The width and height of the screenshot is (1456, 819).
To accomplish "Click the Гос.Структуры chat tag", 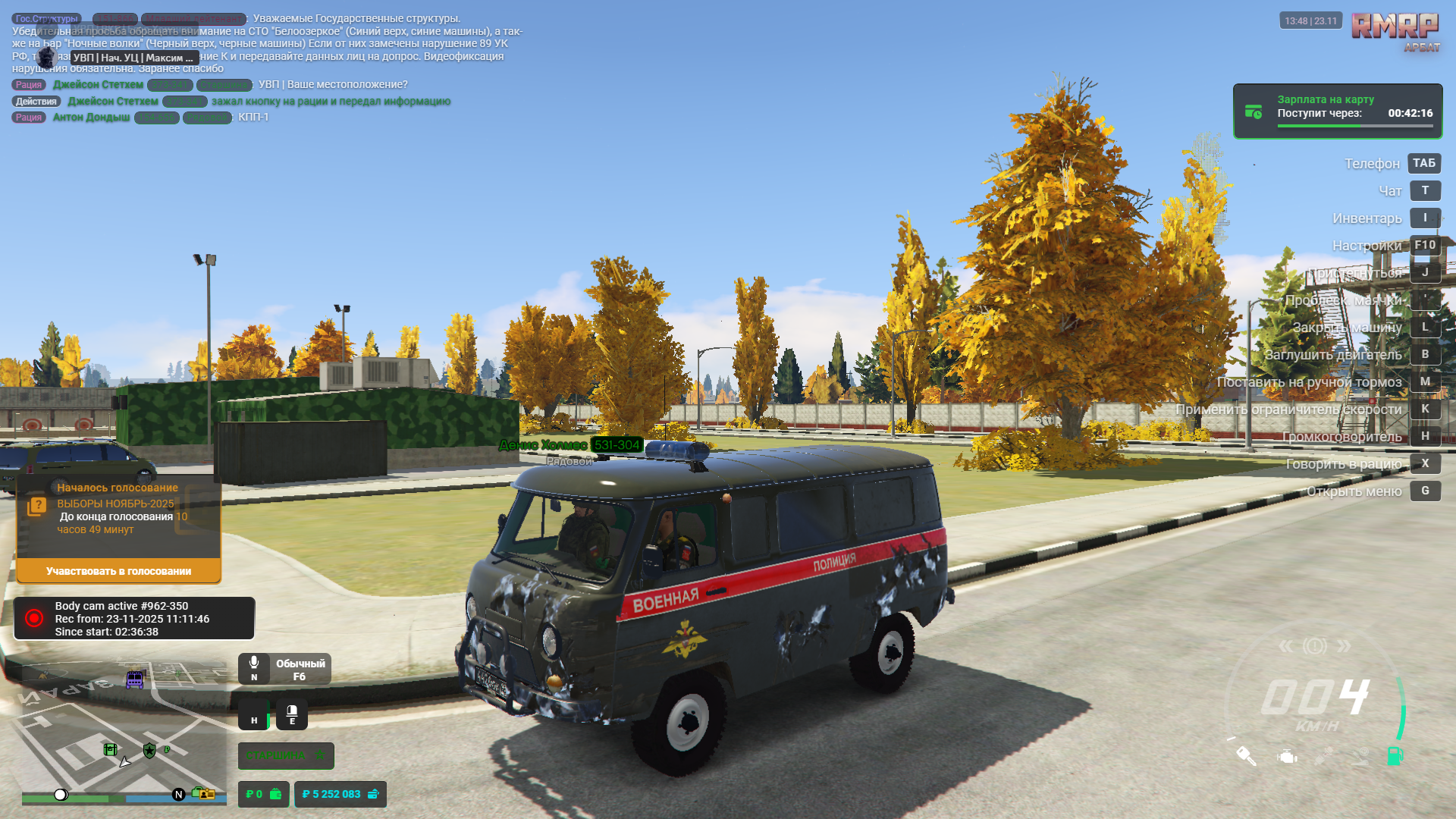I will point(45,17).
